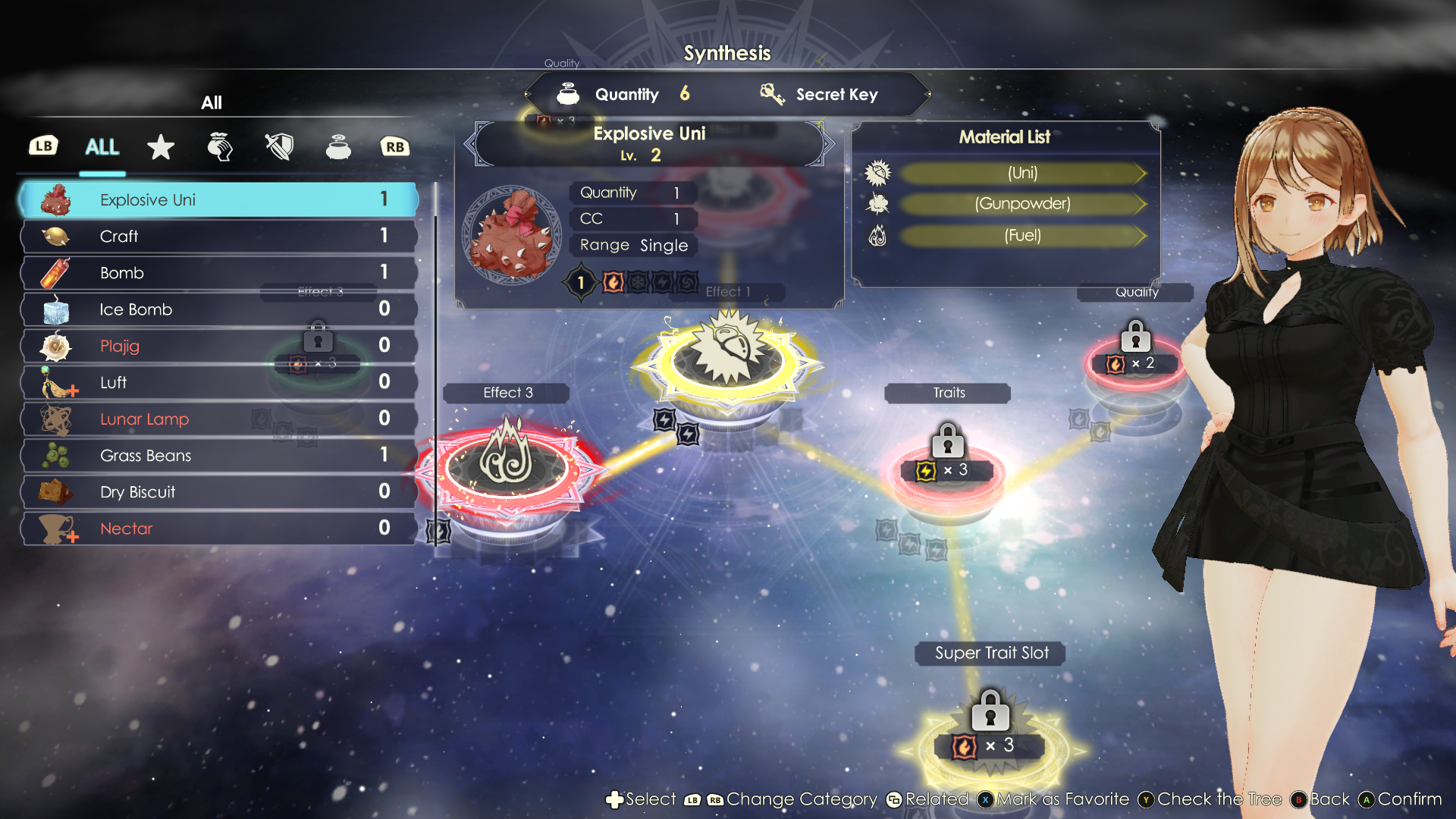
Task: Pick the Grass Beans recipe
Action: click(x=218, y=455)
